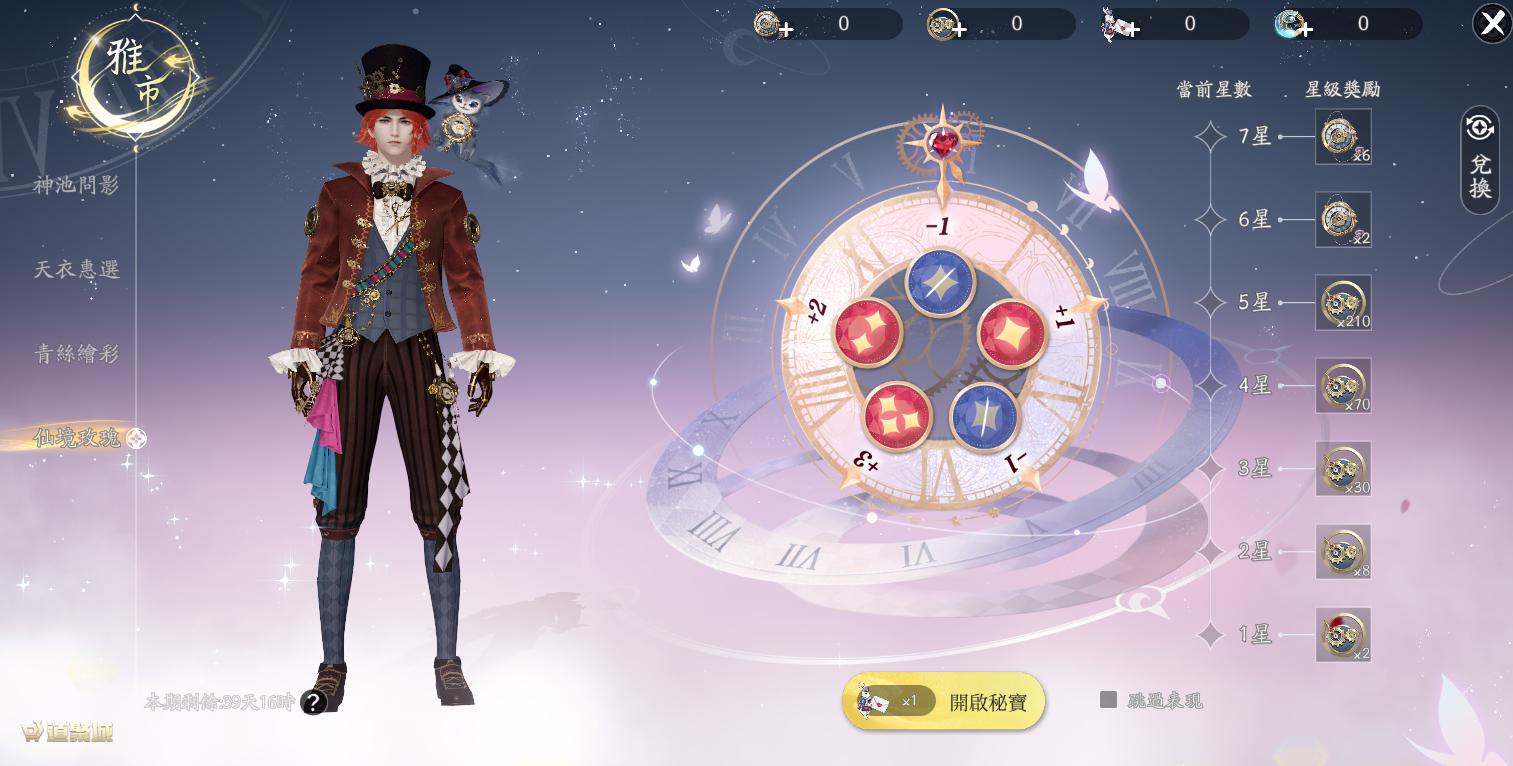Screen dimensions: 1513x766
Task: Open the 道具城 item shop
Action: (68, 732)
